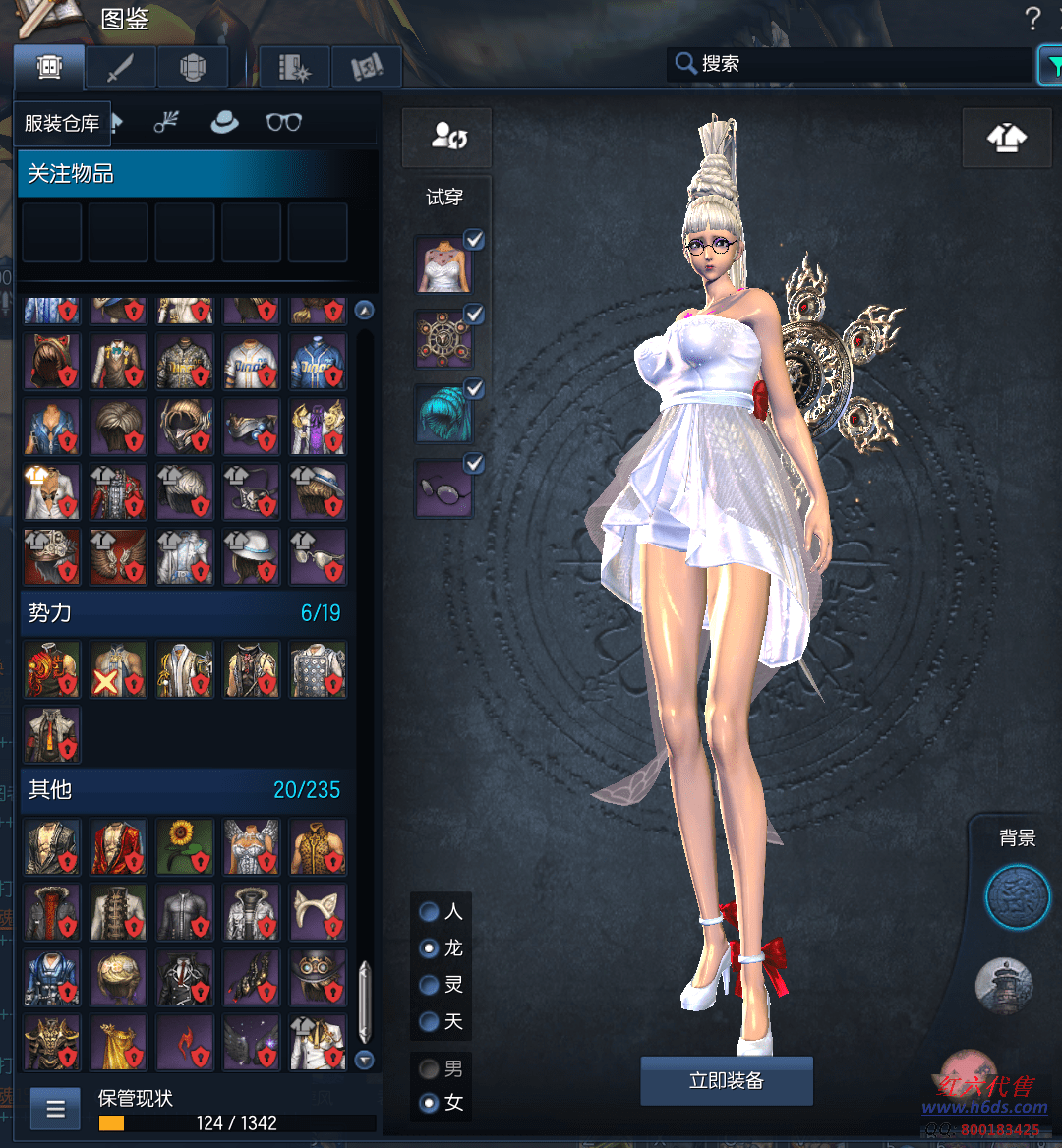Choose the 人 race radio button

pos(430,912)
